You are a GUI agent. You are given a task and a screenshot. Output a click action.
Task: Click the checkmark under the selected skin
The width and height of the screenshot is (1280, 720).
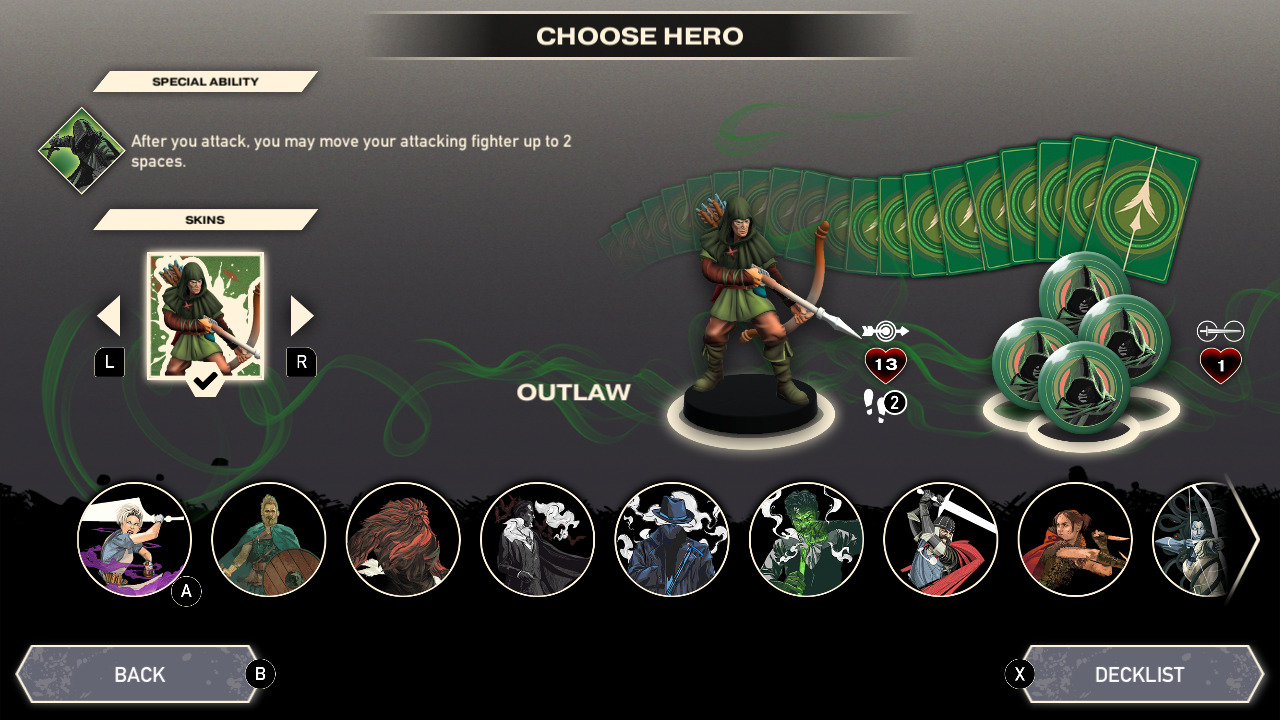pos(206,380)
